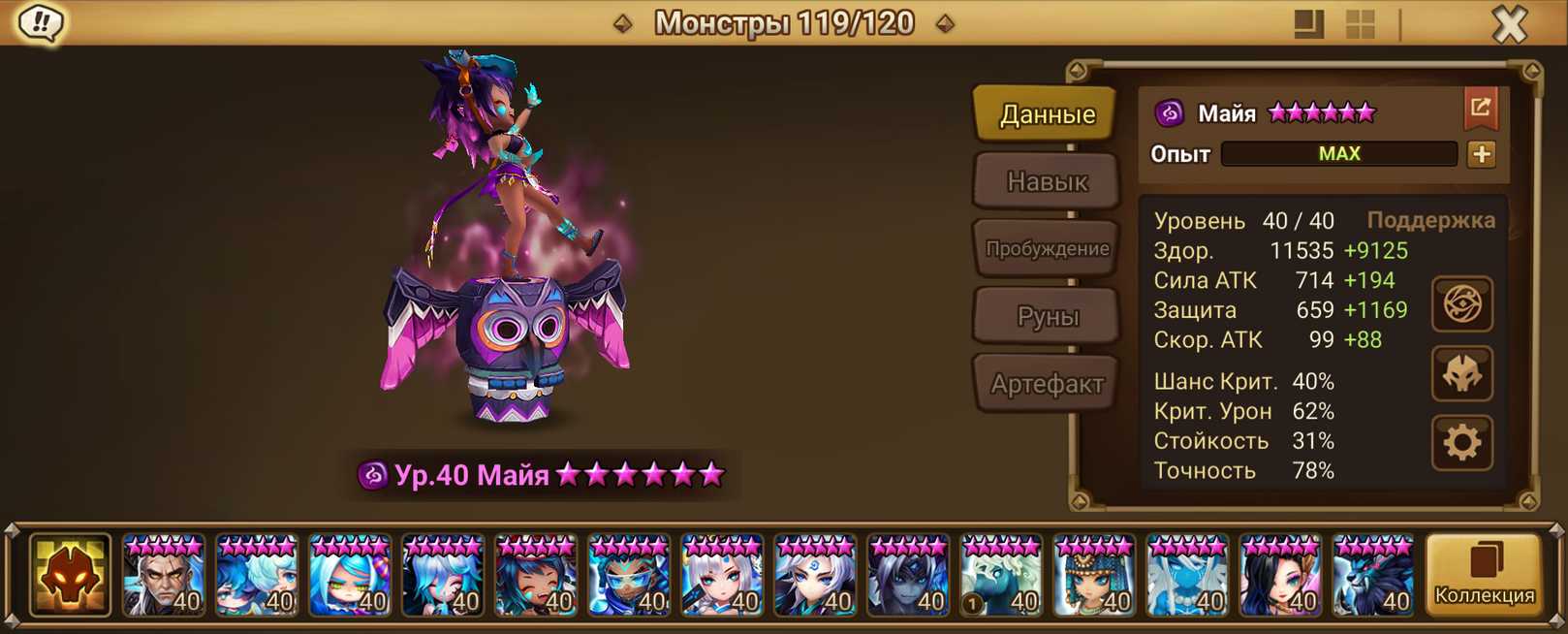1568x634 pixels.
Task: Open the gear settings button
Action: [x=1461, y=443]
